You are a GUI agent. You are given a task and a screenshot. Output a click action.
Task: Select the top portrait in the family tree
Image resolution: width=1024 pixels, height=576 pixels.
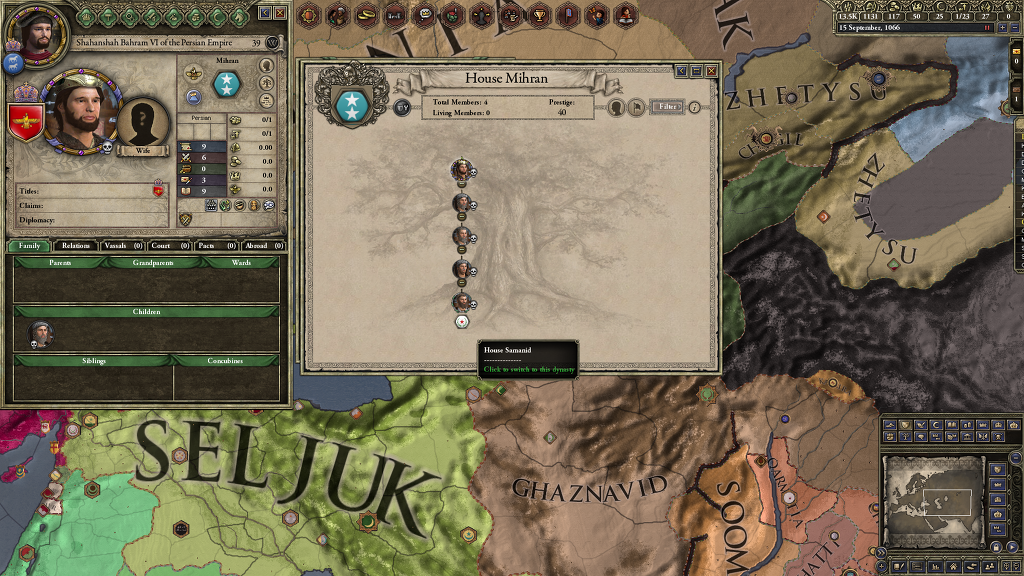(461, 169)
